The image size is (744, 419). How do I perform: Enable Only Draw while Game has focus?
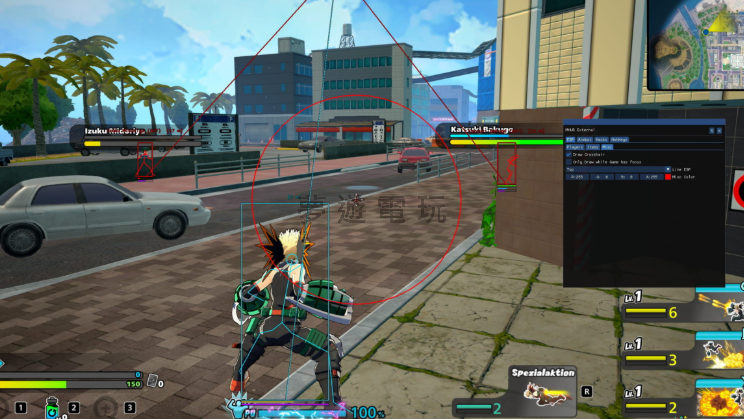(569, 162)
